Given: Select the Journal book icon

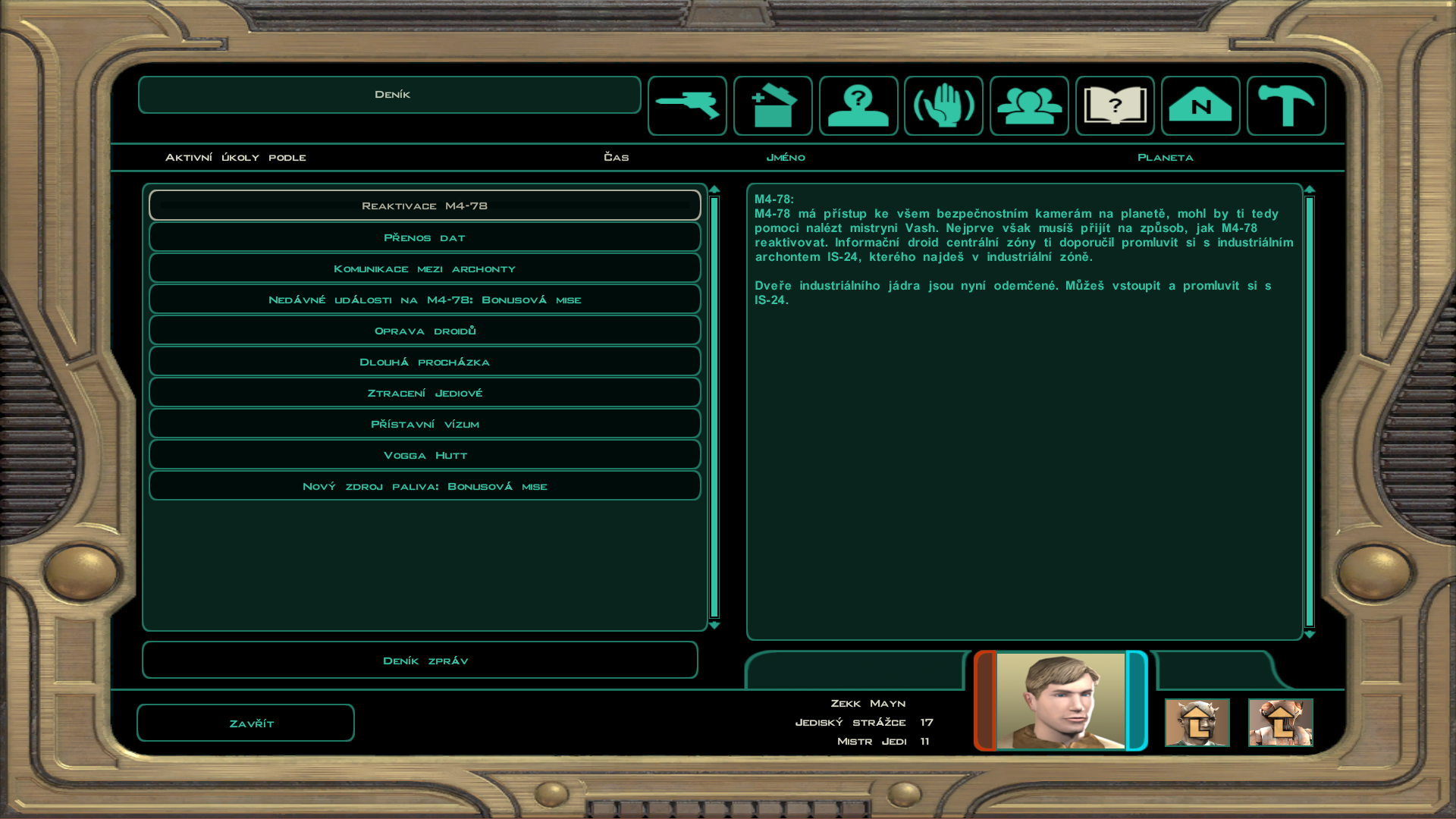Looking at the screenshot, I should coord(1115,105).
